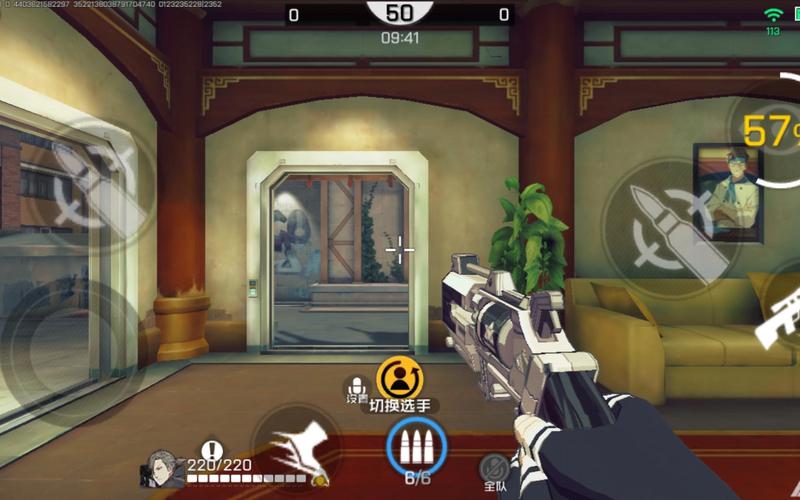Click the exclamation alert icon above health
Viewport: 800px width, 500px height.
coord(211,451)
